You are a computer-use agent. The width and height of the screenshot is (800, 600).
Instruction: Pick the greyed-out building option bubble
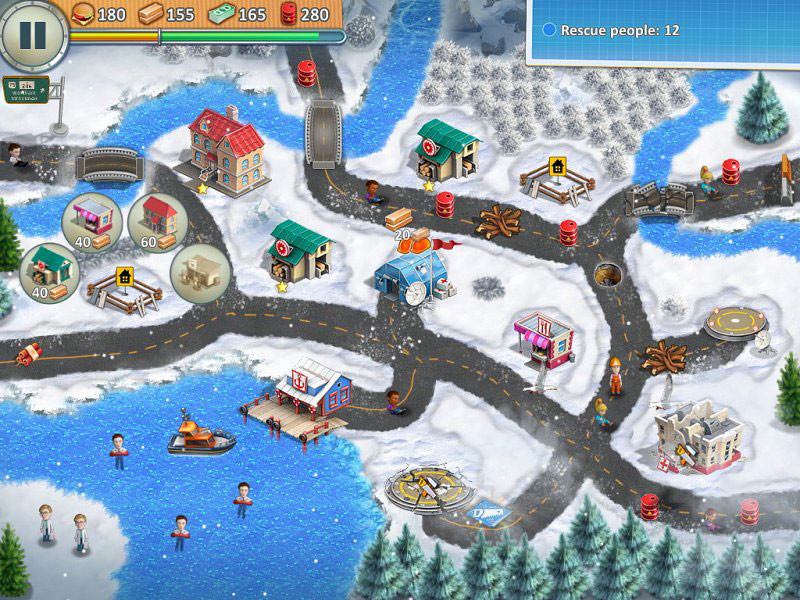coord(200,270)
